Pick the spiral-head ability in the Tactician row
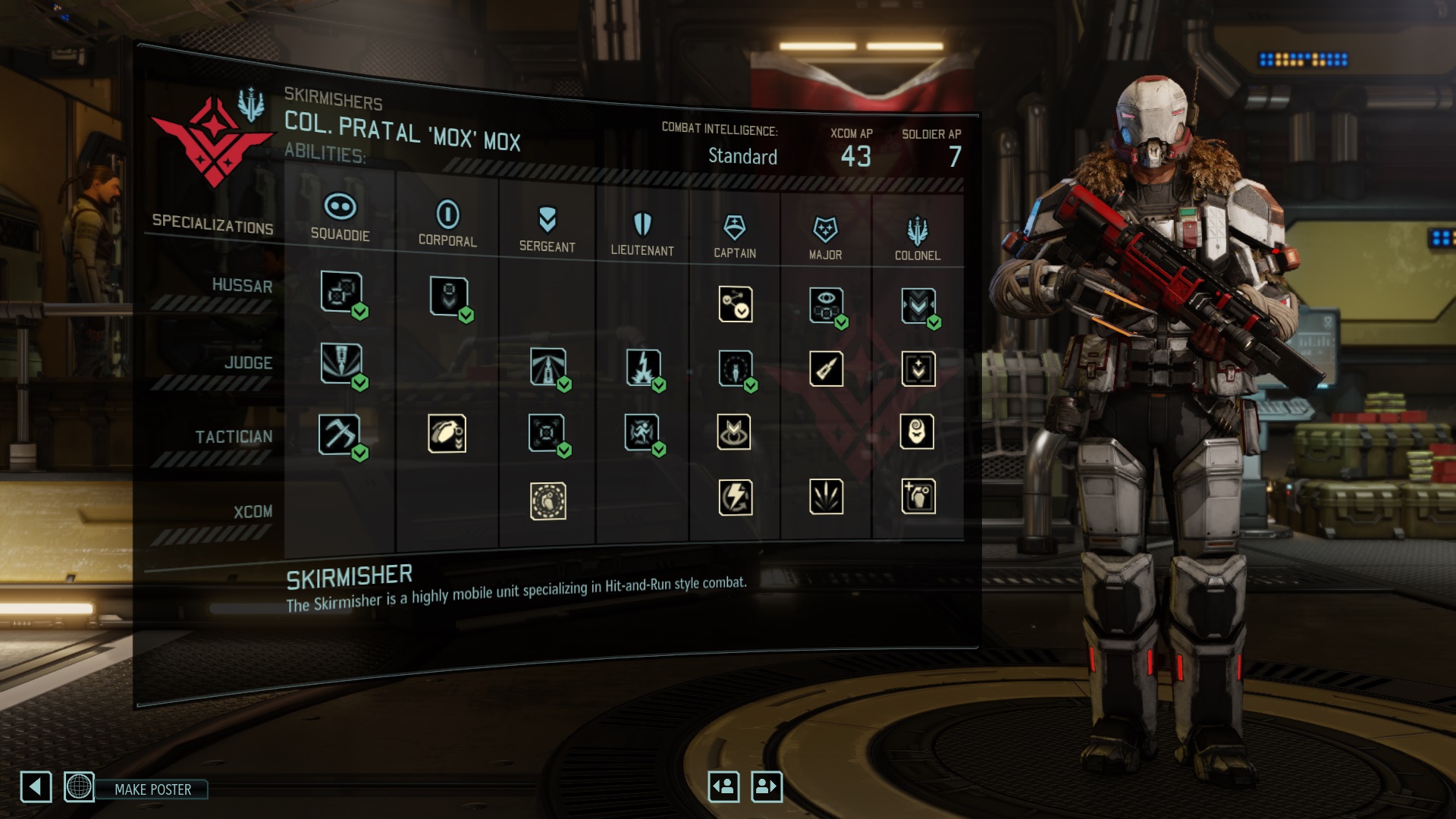This screenshot has height=819, width=1456. pos(917,432)
